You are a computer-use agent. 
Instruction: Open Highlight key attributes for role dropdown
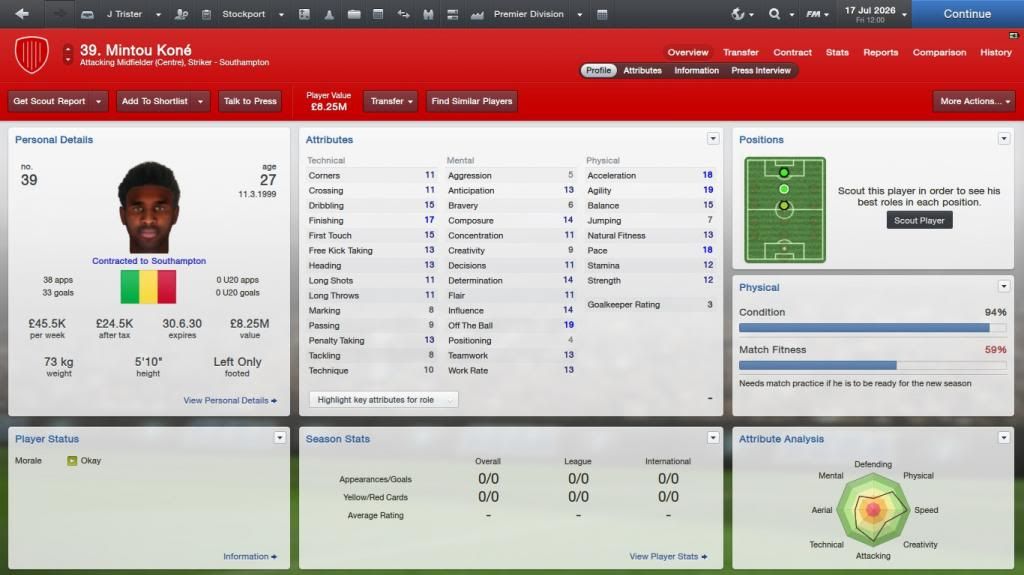click(x=383, y=400)
